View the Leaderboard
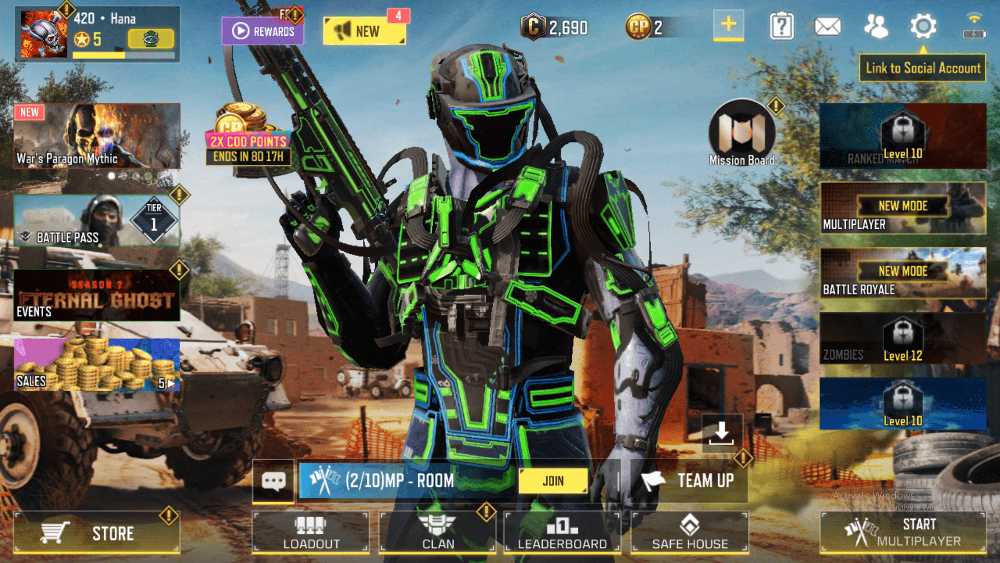The width and height of the screenshot is (1000, 563). (x=562, y=532)
